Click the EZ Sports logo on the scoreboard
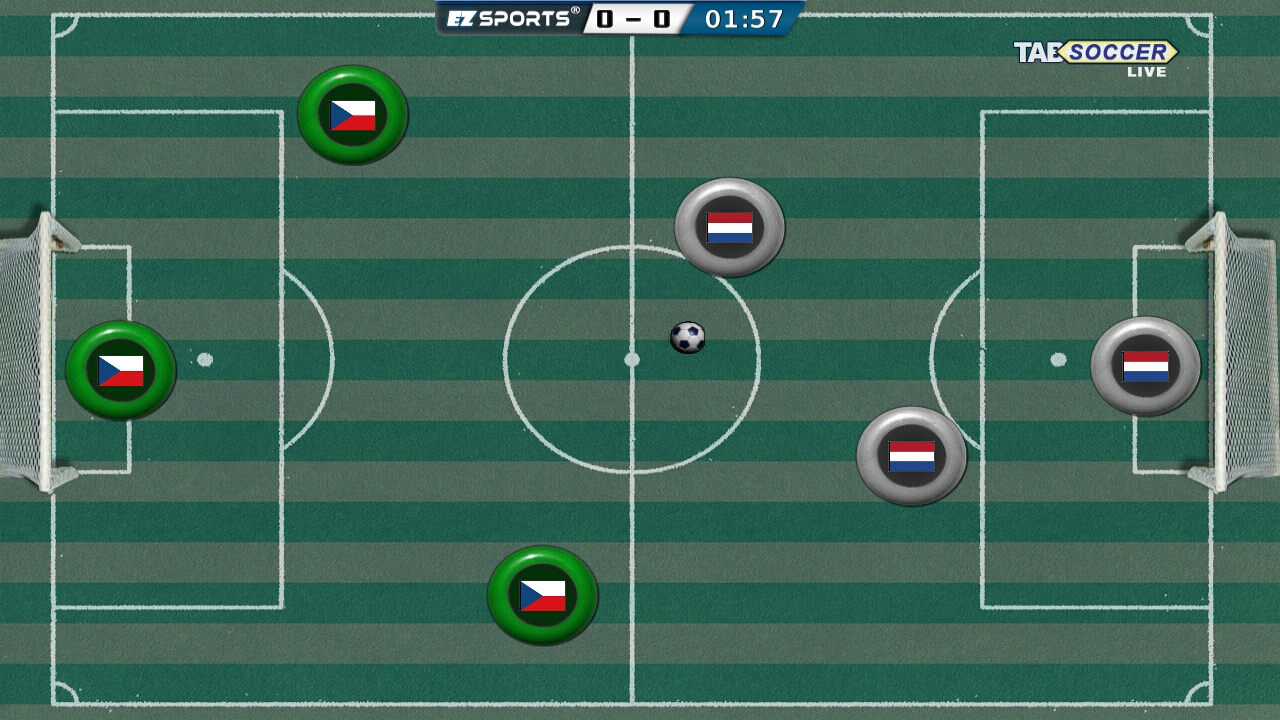Viewport: 1280px width, 720px height. 510,15
